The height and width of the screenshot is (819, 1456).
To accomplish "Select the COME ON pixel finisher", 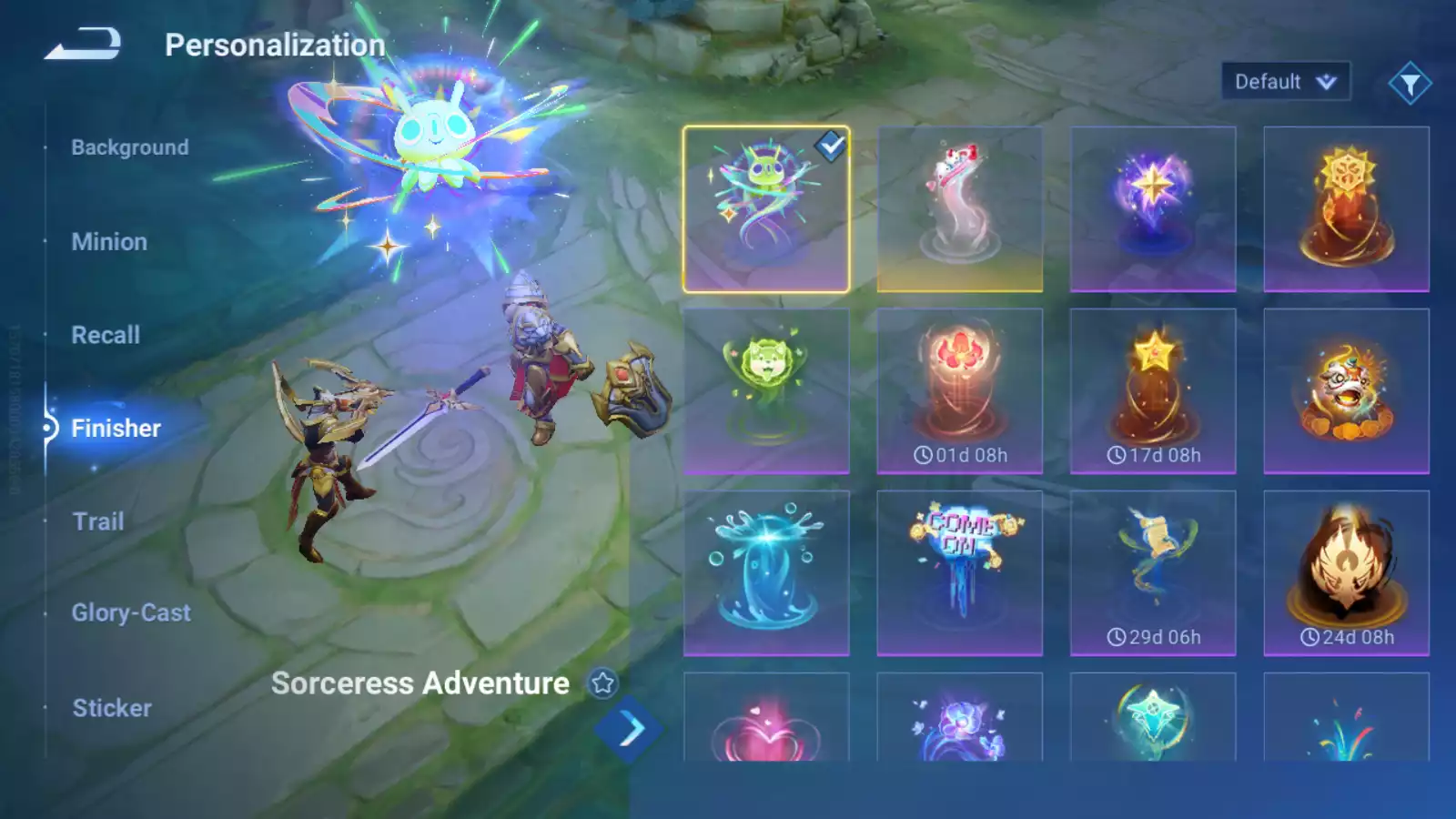I will pyautogui.click(x=960, y=573).
